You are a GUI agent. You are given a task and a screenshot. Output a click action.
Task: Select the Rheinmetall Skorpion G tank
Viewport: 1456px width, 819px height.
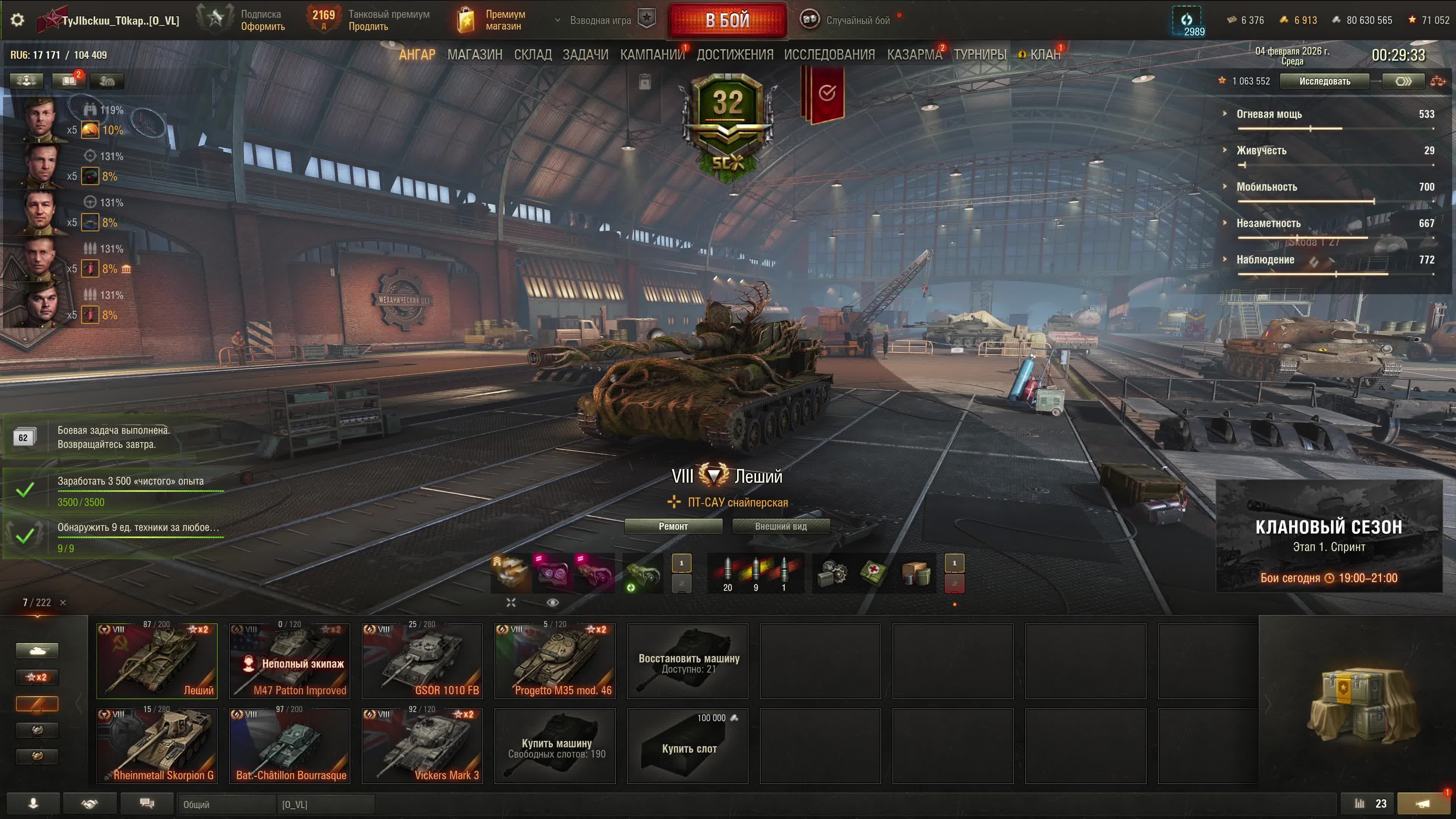coord(157,745)
